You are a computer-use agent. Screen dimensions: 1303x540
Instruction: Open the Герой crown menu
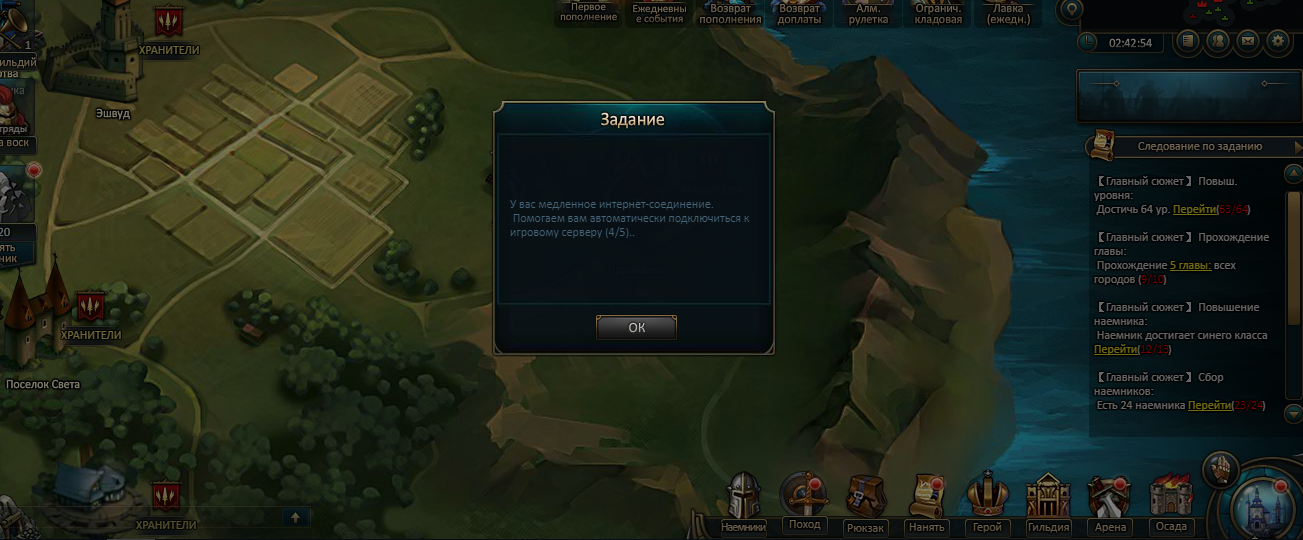click(x=986, y=498)
